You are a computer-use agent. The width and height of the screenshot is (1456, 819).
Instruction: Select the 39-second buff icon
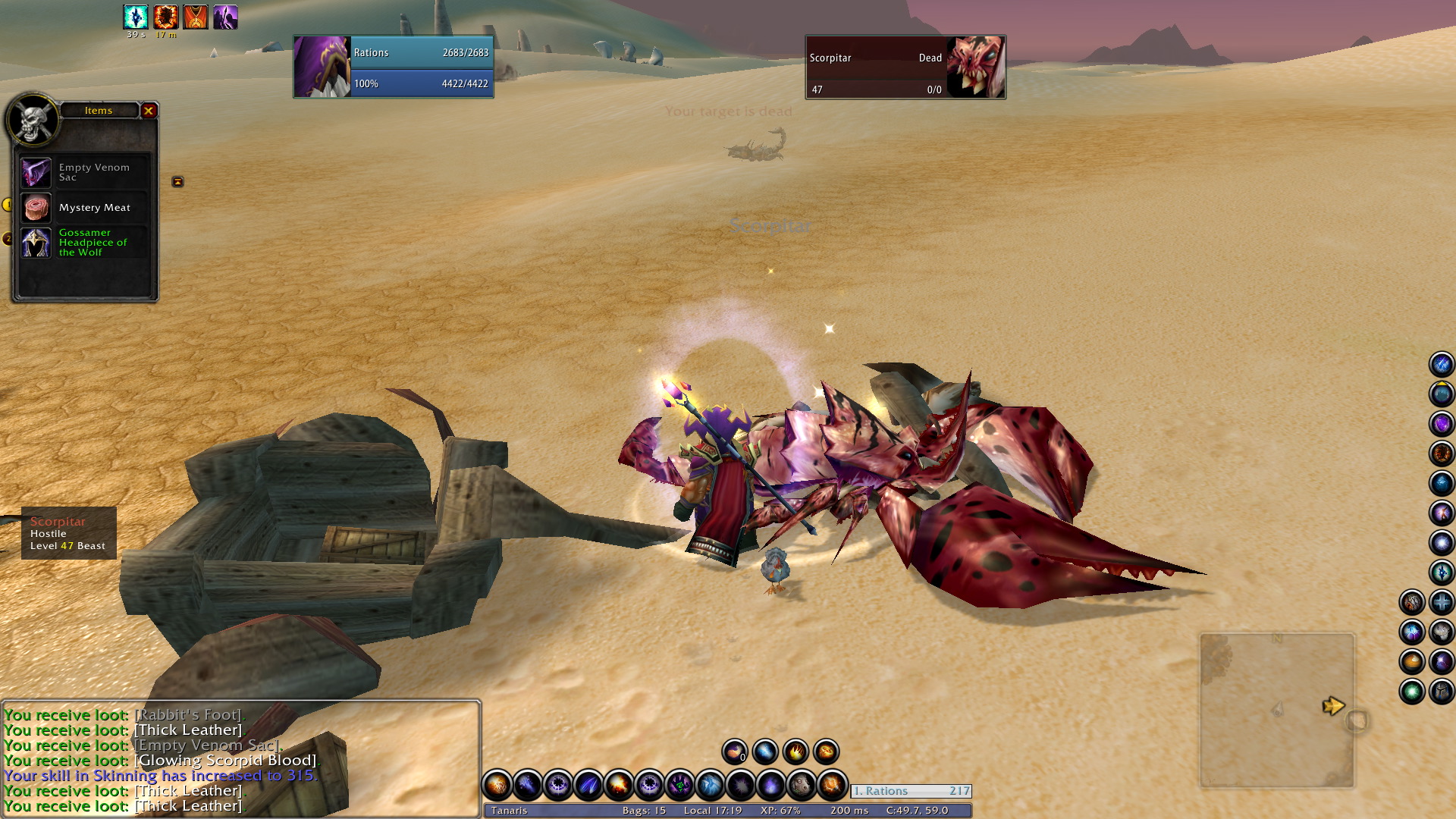[x=136, y=17]
